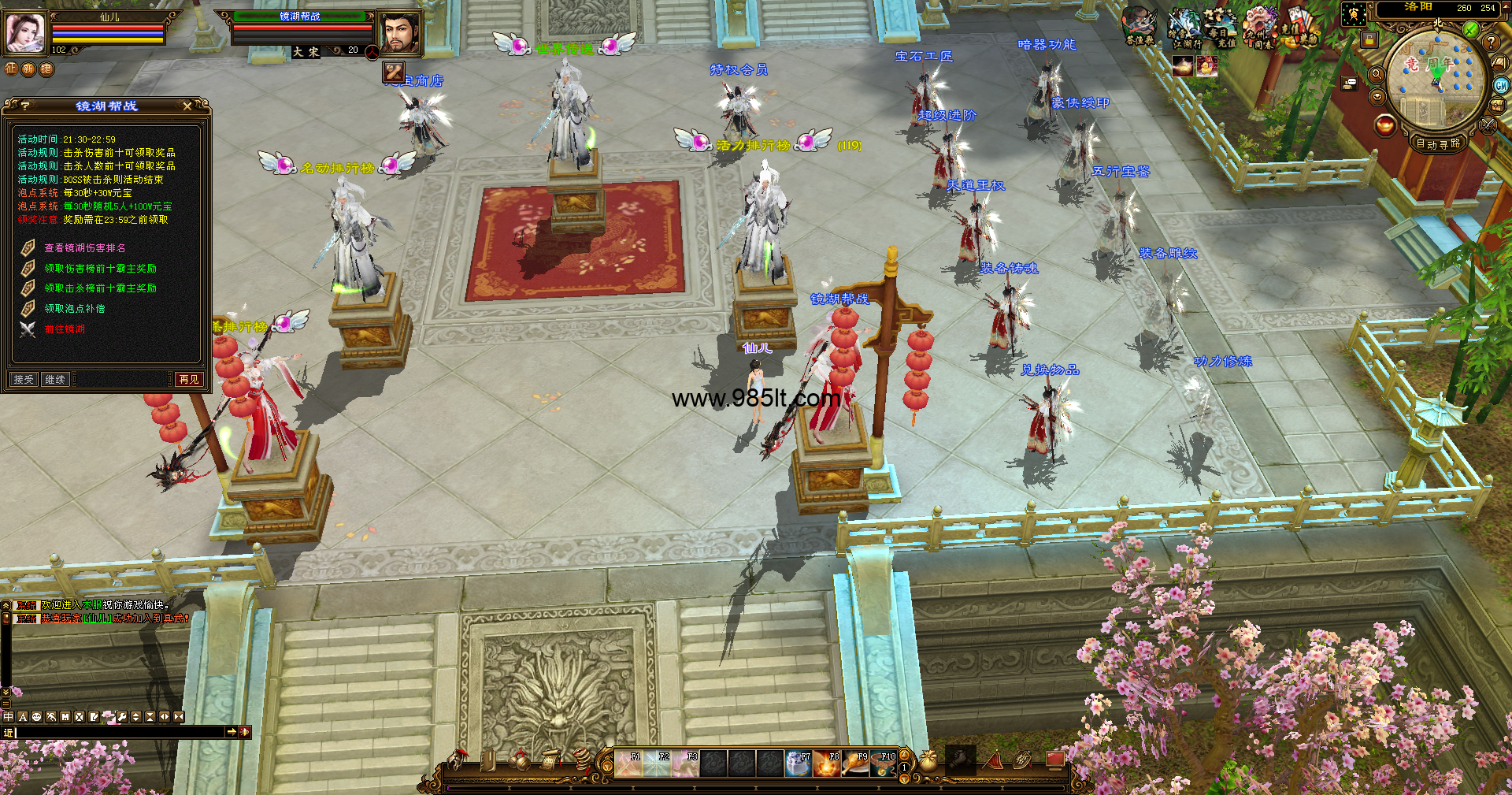Open the 九州同春 lion dance event

point(1261,29)
